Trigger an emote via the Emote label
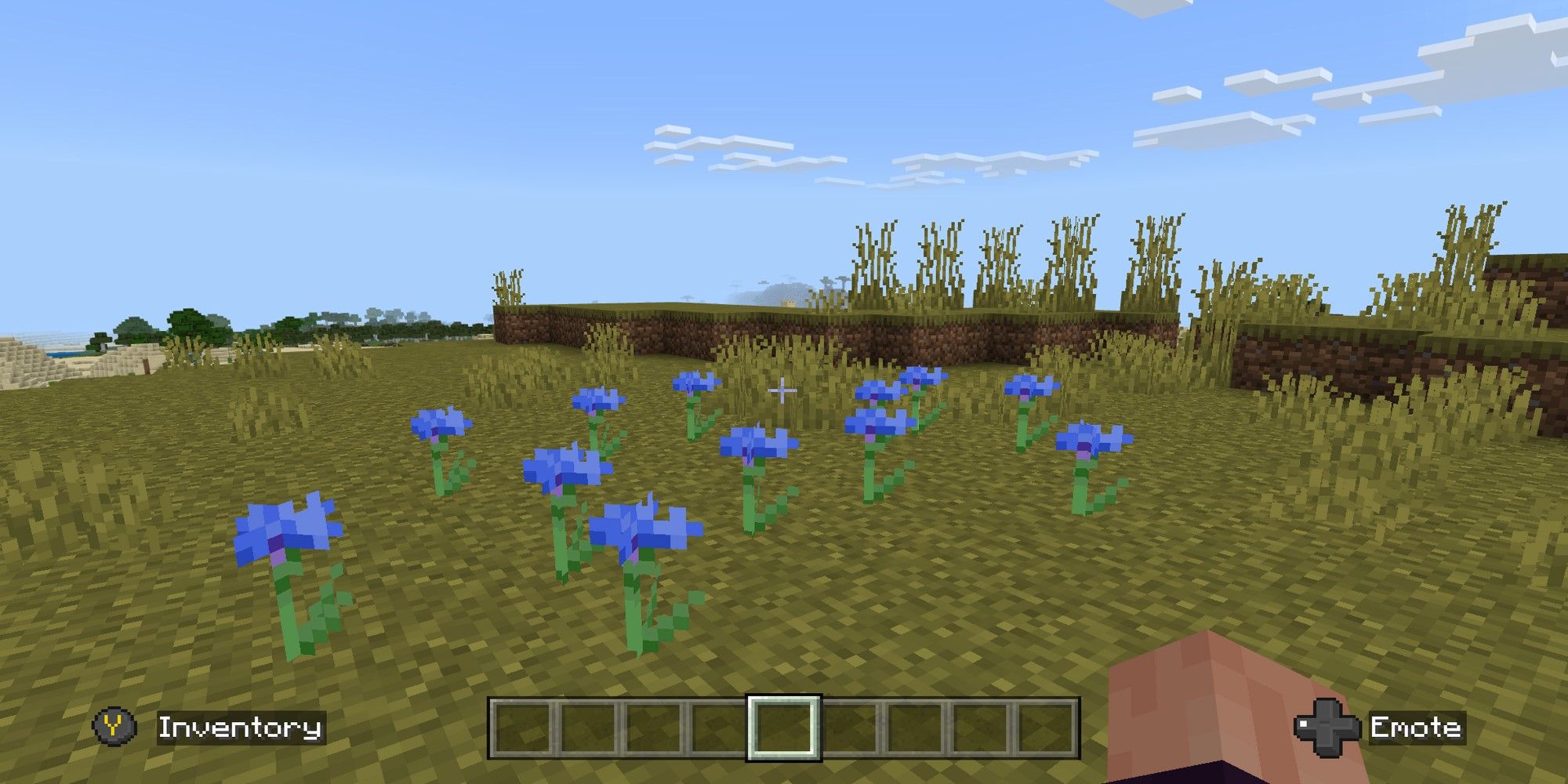The image size is (1568, 784). click(1419, 726)
